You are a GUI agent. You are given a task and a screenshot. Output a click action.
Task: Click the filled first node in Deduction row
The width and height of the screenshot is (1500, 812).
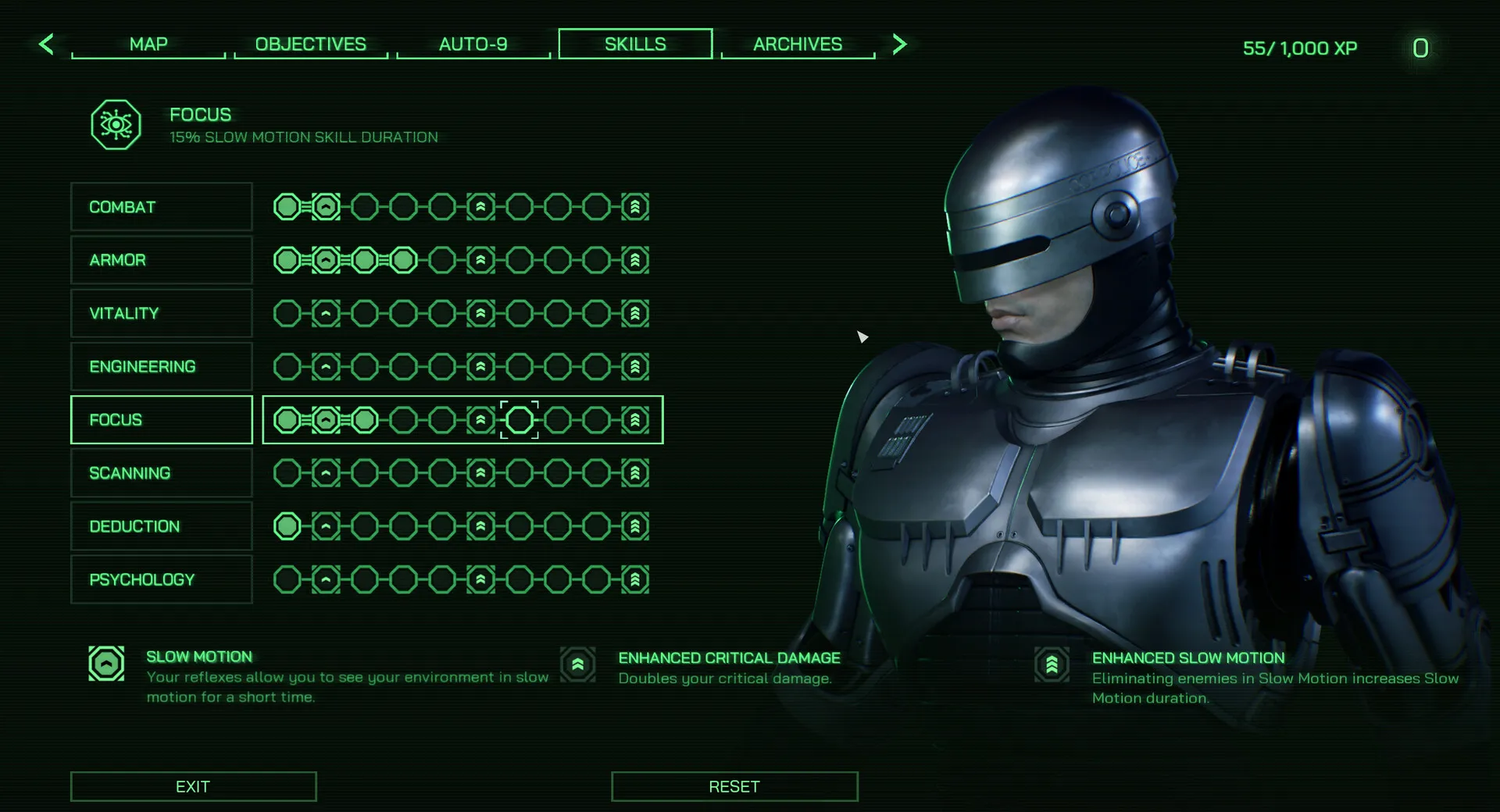[x=286, y=526]
